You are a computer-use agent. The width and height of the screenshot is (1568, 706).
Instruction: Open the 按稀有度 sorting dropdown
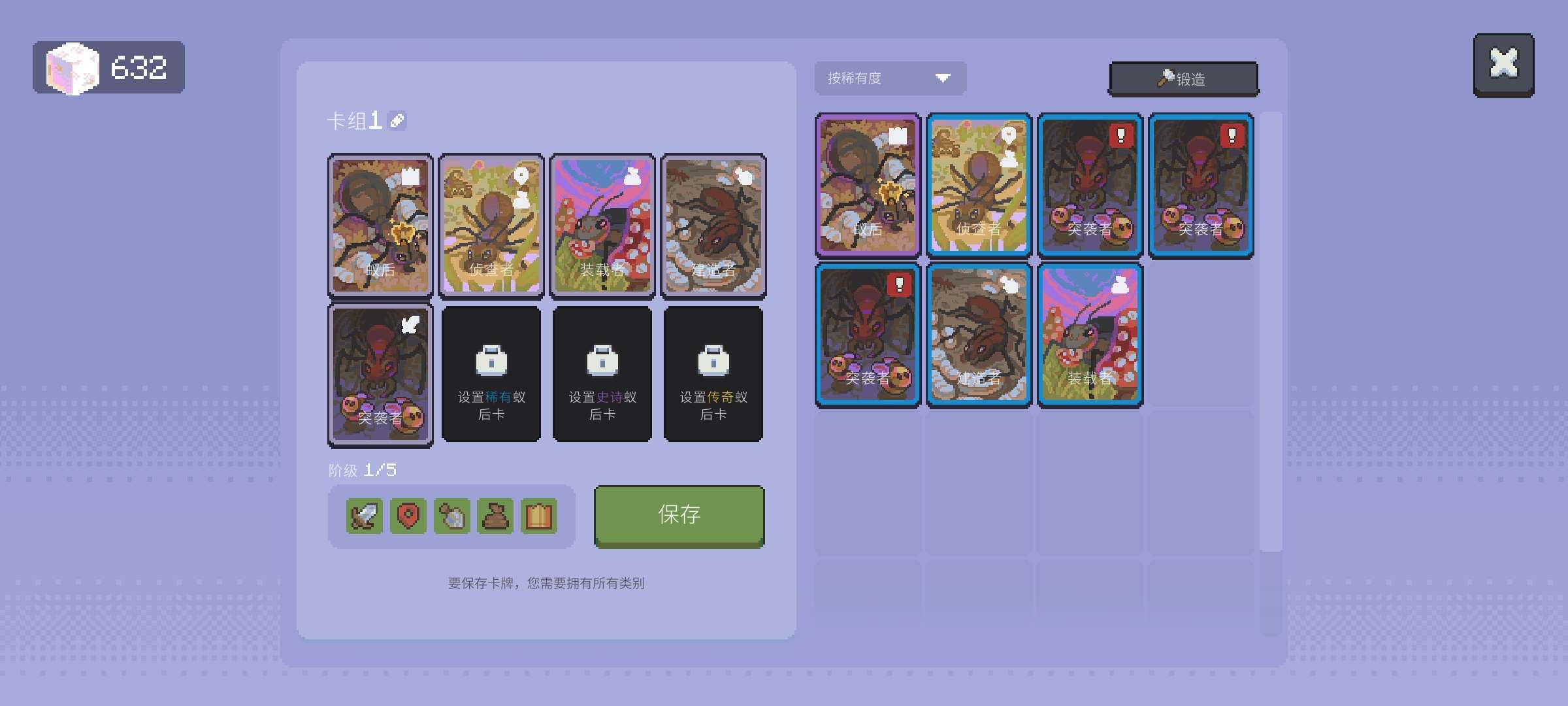point(889,78)
